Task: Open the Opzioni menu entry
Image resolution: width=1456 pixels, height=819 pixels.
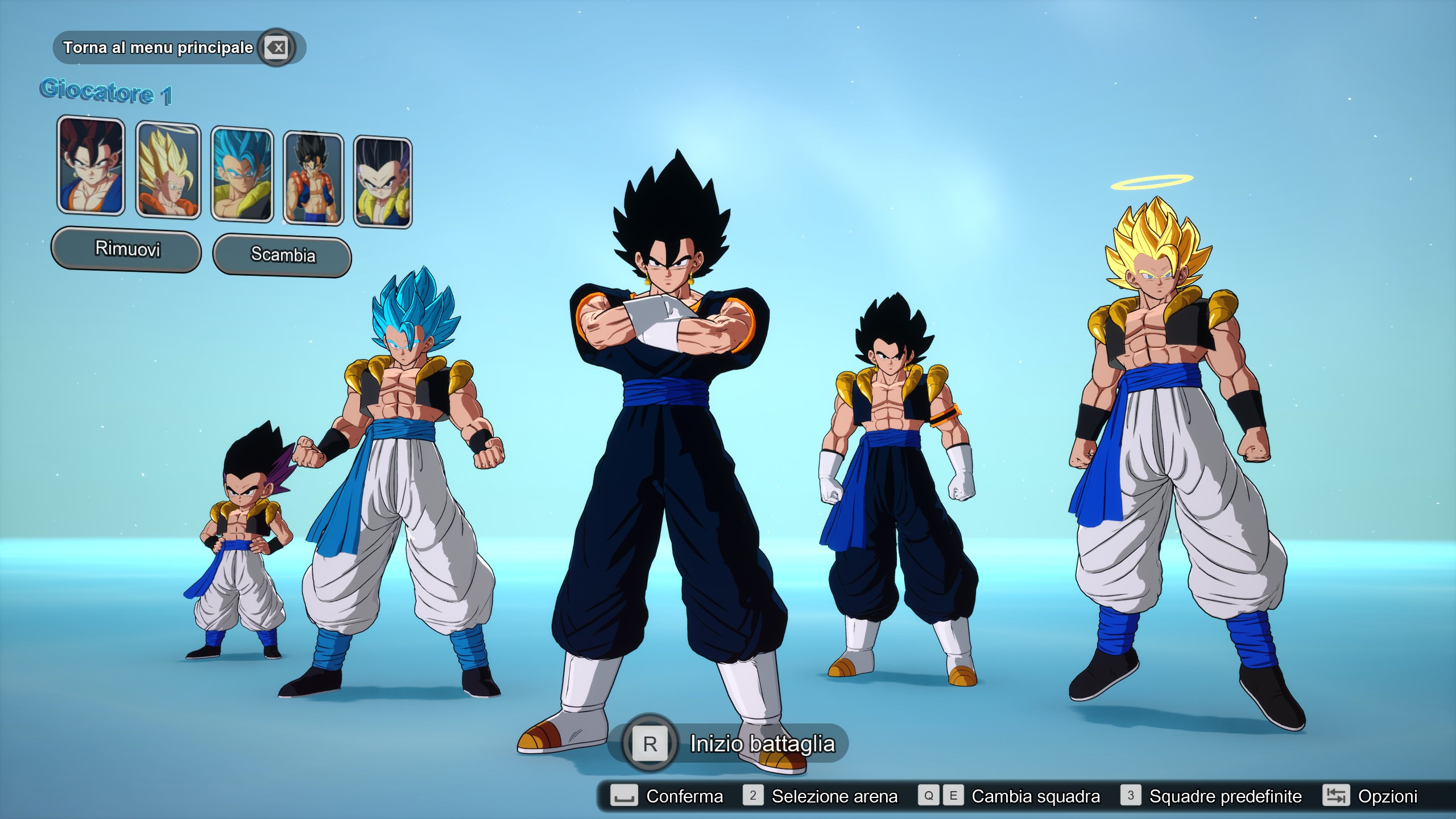Action: [x=1392, y=796]
